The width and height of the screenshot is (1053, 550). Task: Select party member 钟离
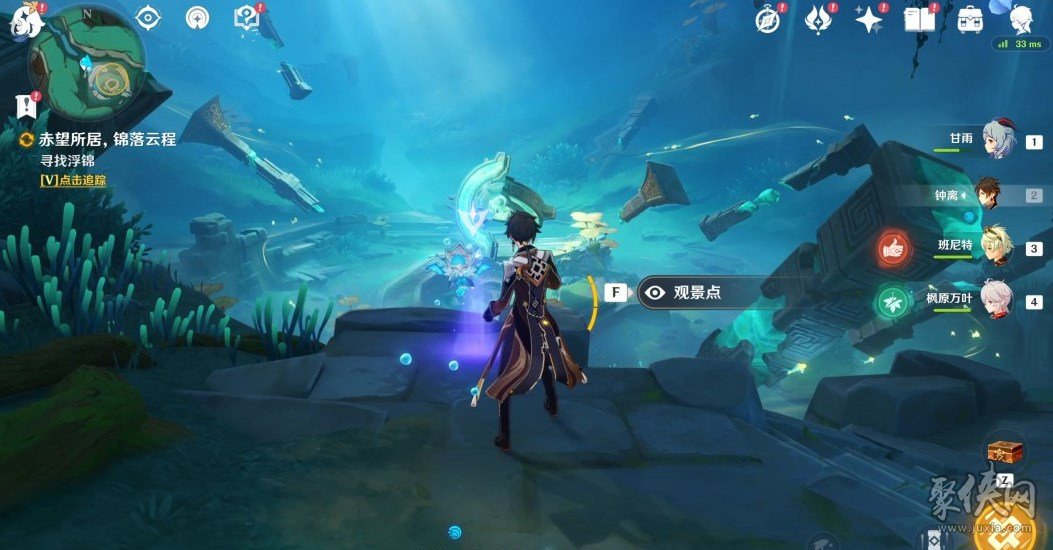997,195
